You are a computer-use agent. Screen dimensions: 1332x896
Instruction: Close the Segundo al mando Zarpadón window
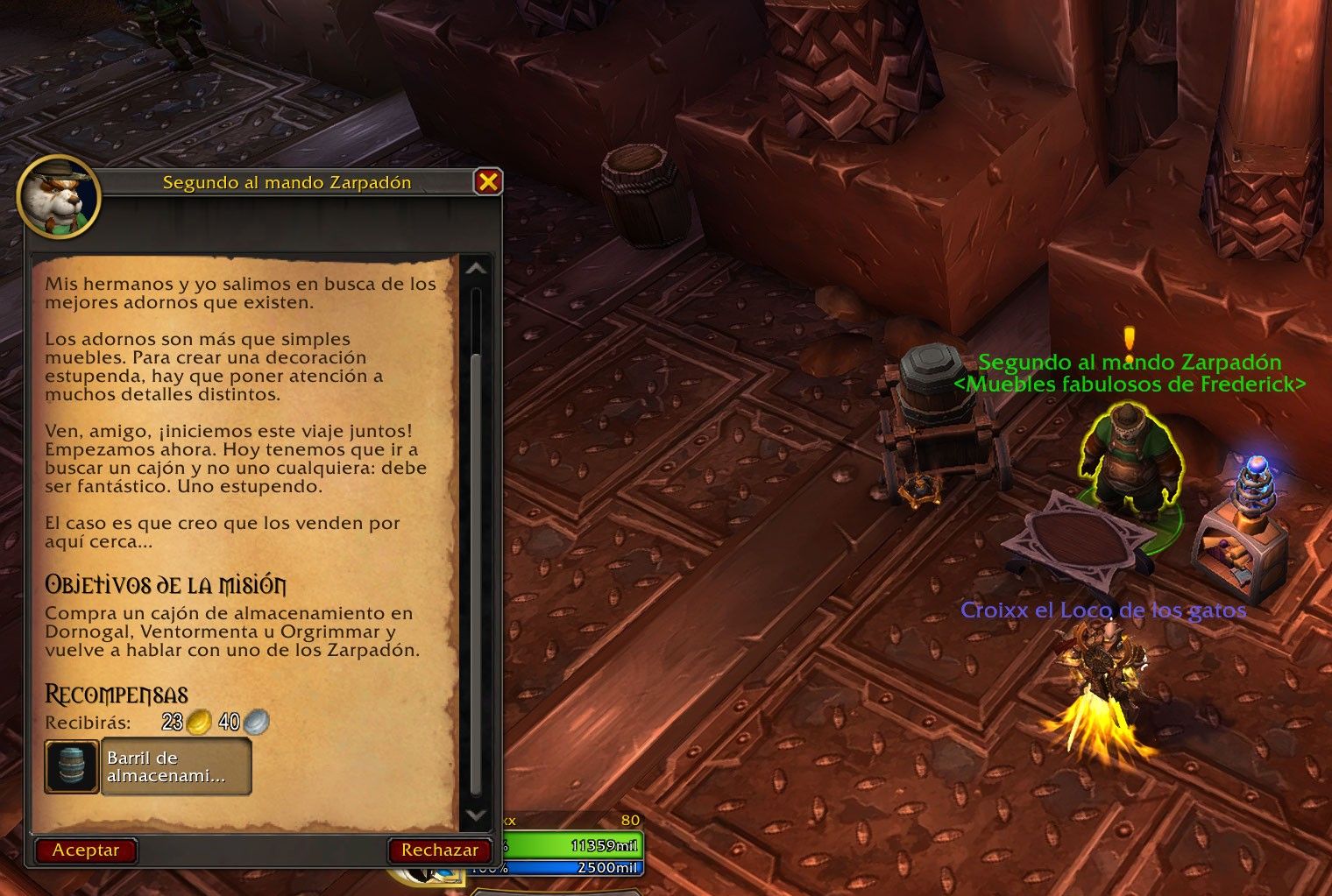pos(488,181)
